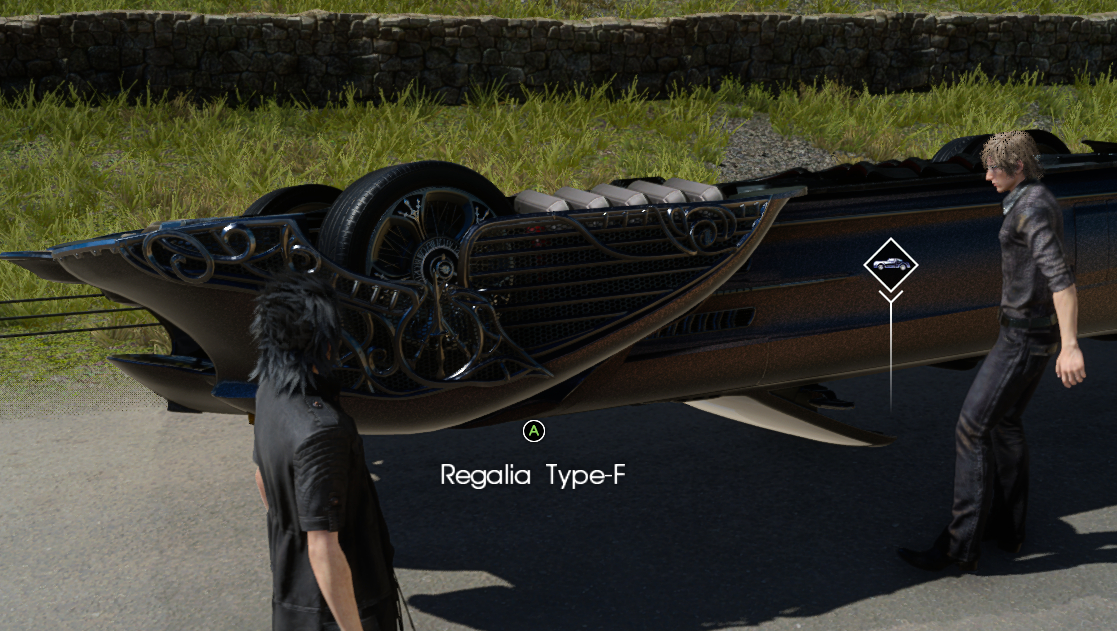Click the diamond car marker icon
The width and height of the screenshot is (1117, 631).
[890, 264]
